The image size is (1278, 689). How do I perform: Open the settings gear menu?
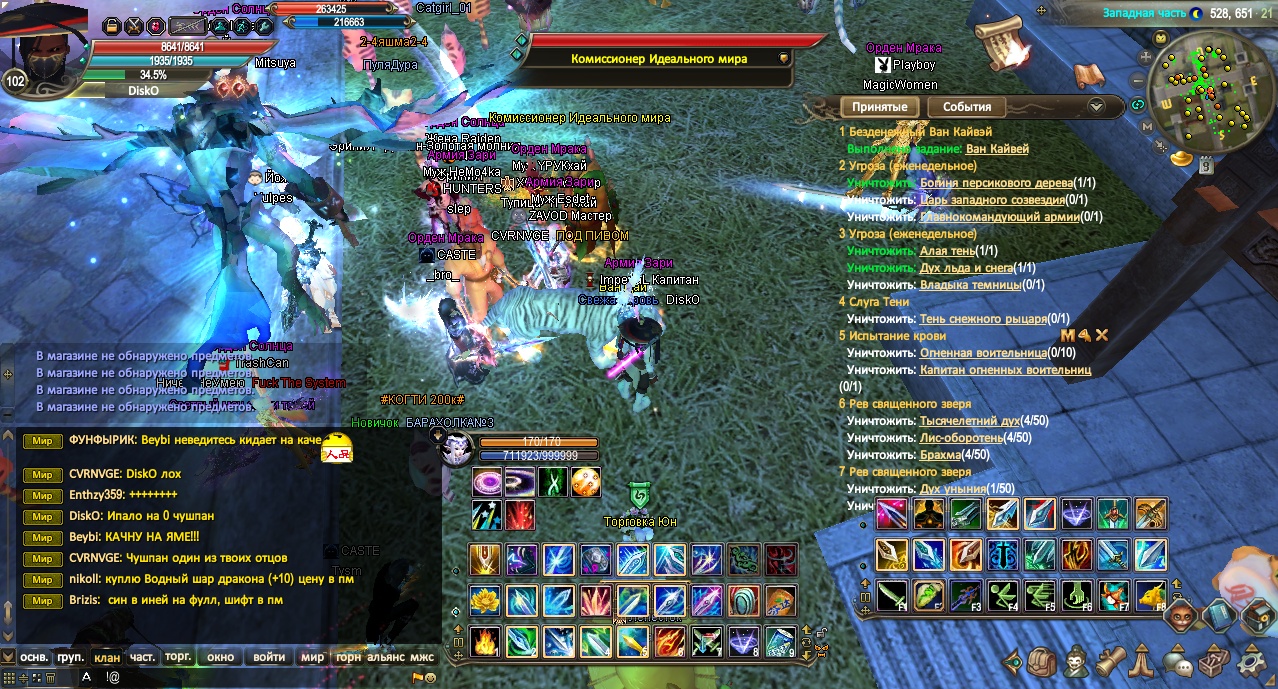click(x=1251, y=661)
